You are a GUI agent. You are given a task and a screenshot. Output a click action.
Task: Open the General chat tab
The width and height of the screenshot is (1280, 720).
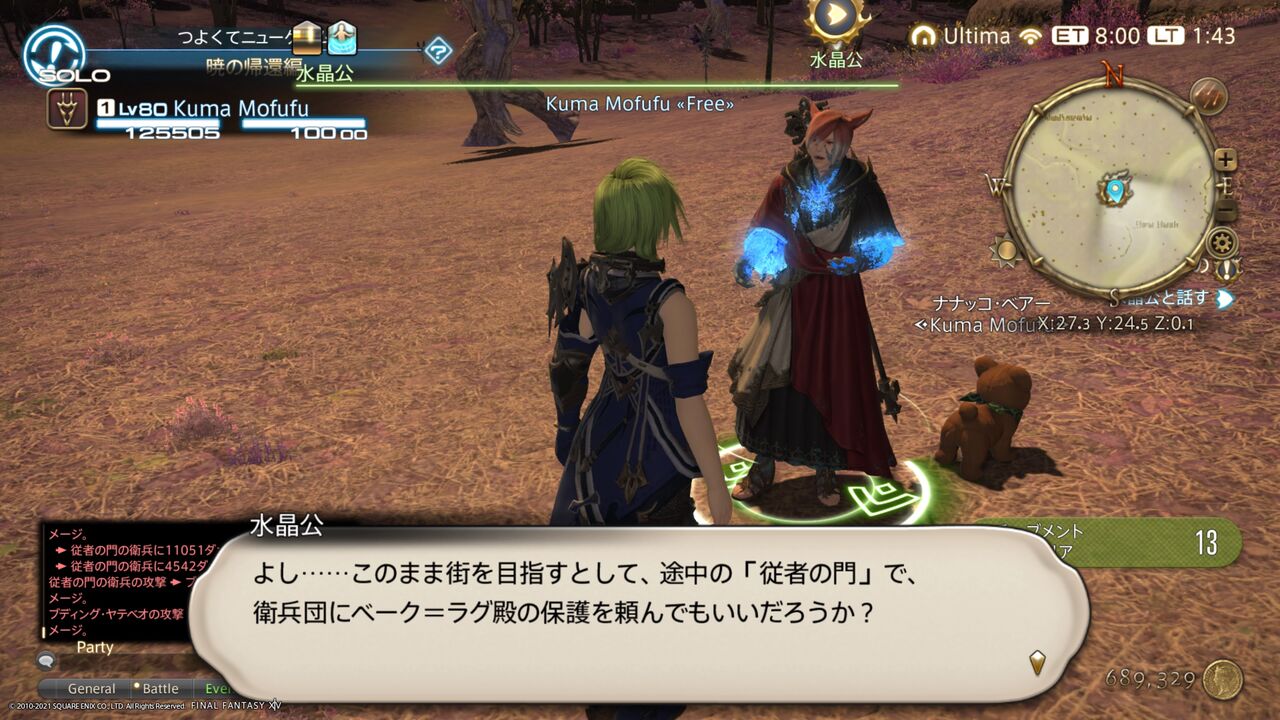[x=92, y=688]
